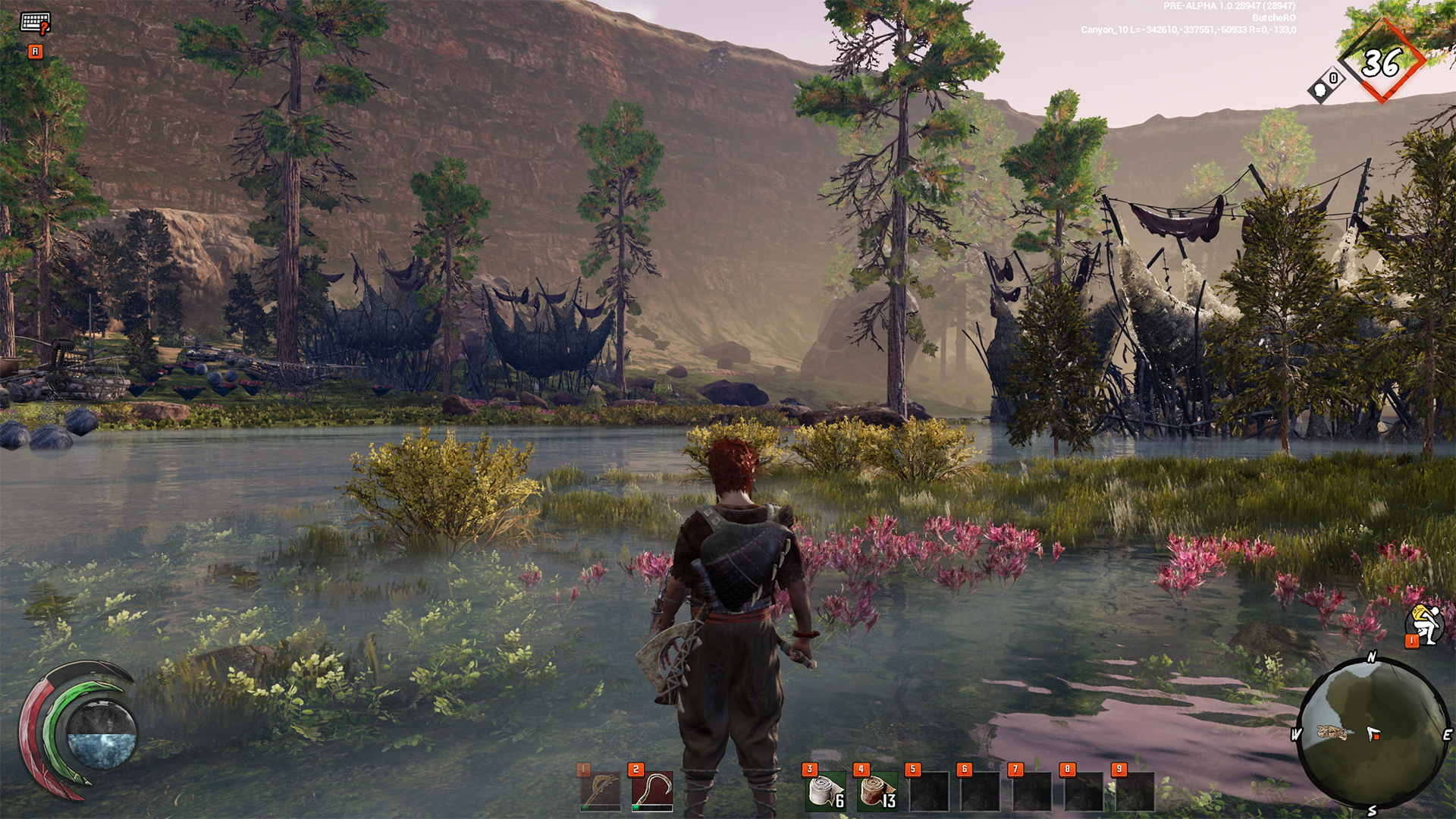Use the white bandage roll in slot 3
The height and width of the screenshot is (819, 1456).
(825, 791)
